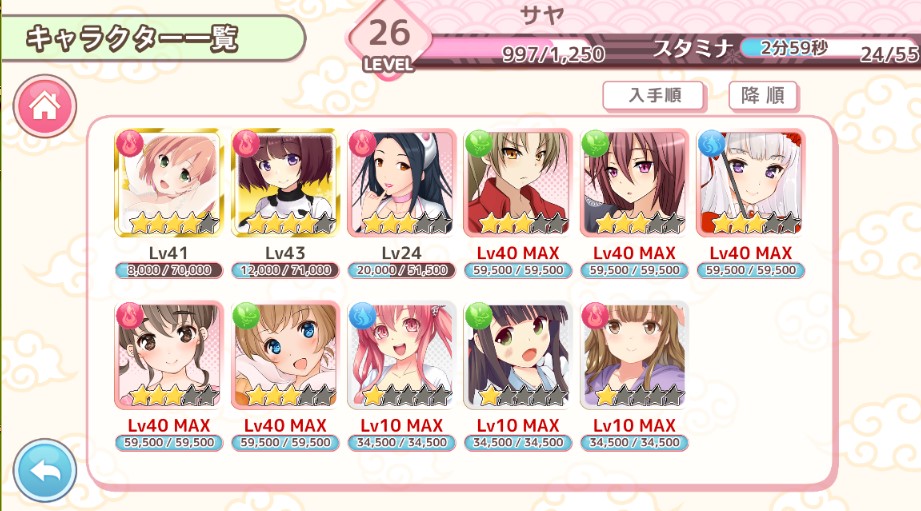Choose the pink twin-tail Lv10 MAX character
The image size is (921, 511).
pyautogui.click(x=401, y=356)
